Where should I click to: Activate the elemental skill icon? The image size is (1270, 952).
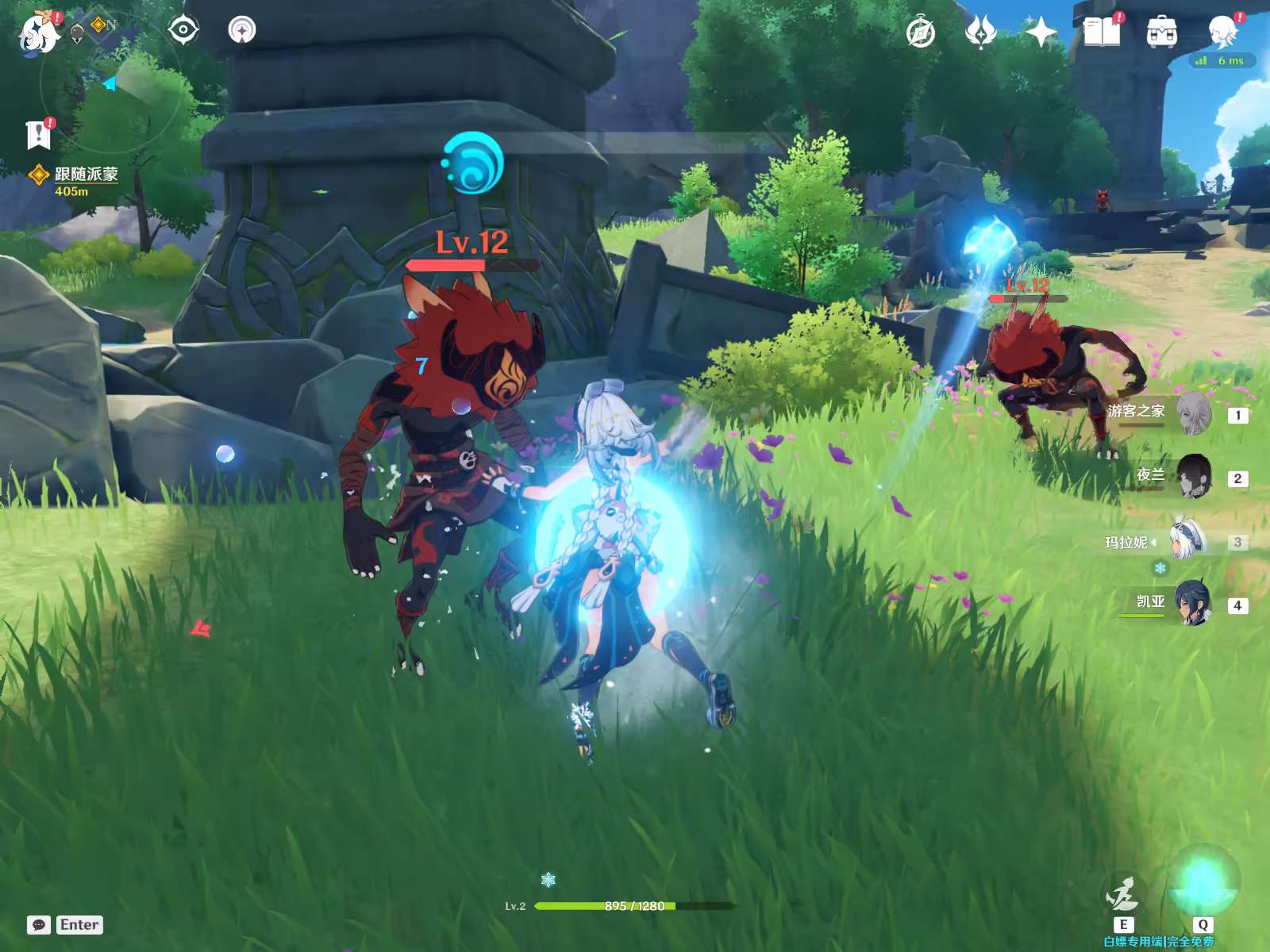(x=1122, y=895)
